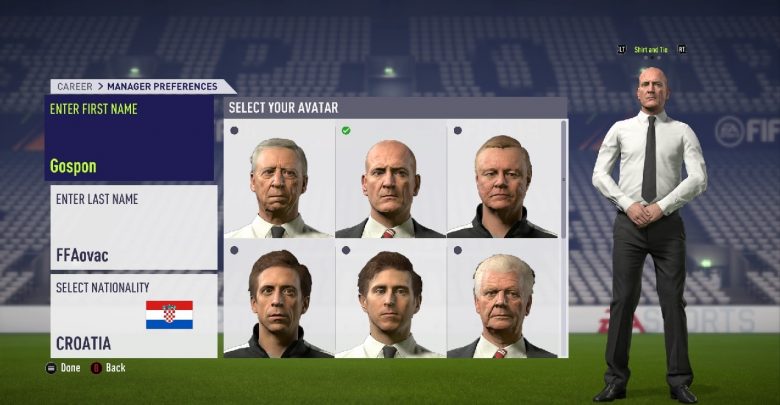The image size is (780, 405).
Task: Choose the brown-haired avatar in dark jacket
Action: (x=279, y=300)
